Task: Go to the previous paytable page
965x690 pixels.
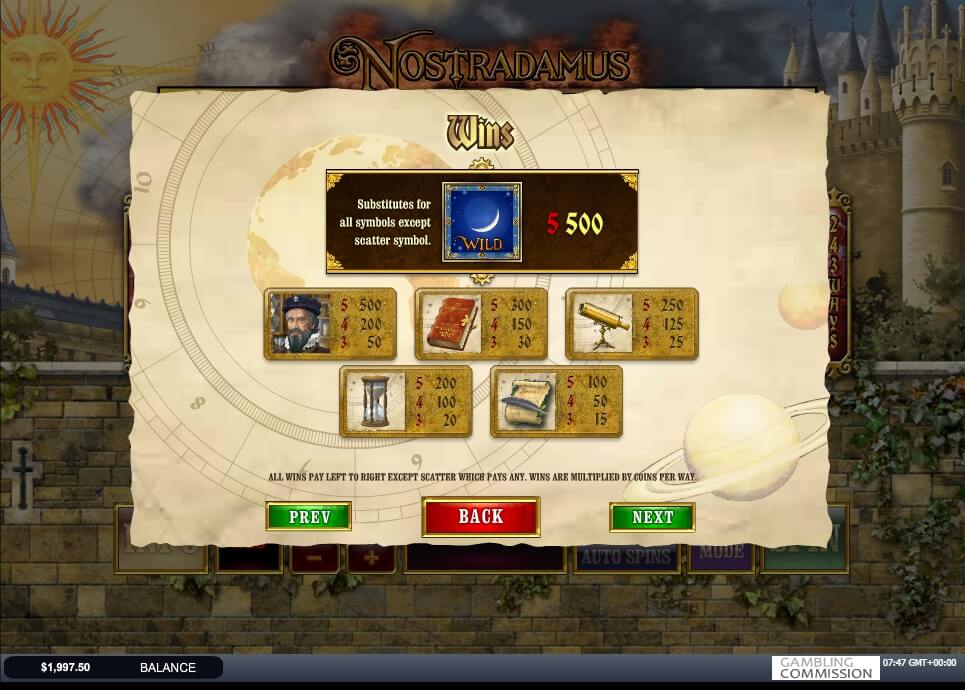Action: click(308, 517)
